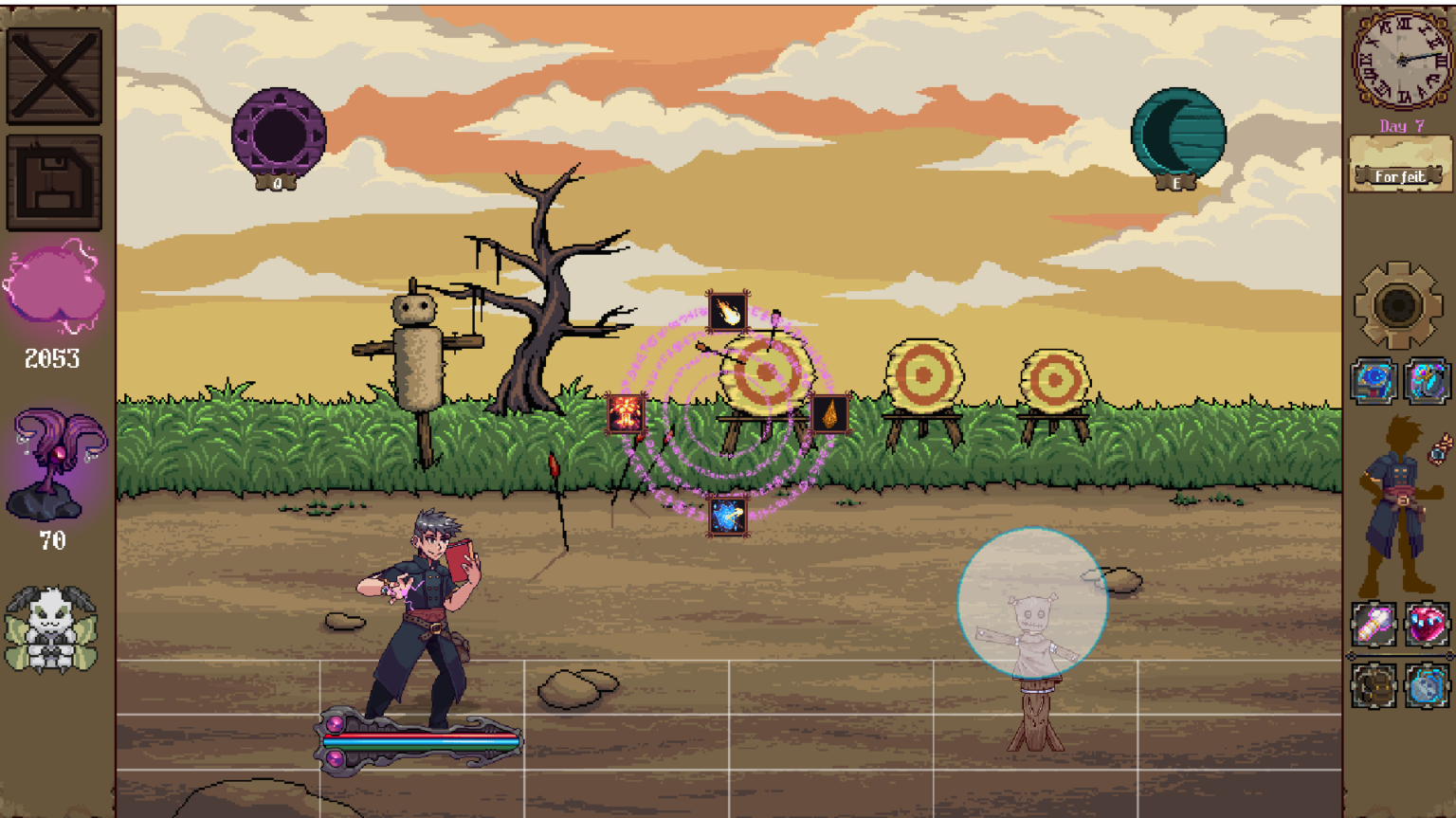Select the blue orb equipment slot
1456x818 pixels.
click(x=1427, y=685)
